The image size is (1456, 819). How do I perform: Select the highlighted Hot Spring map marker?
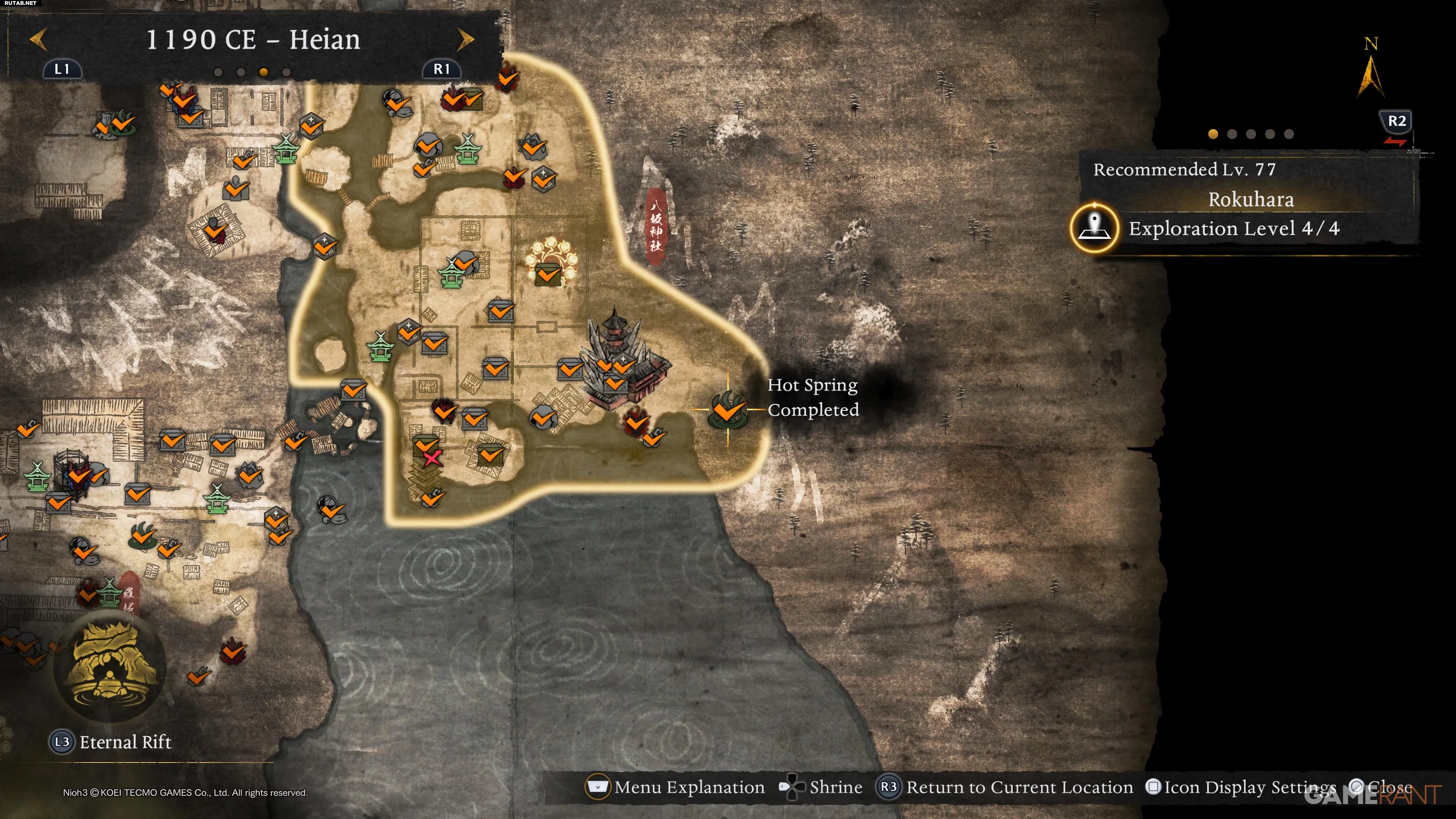point(728,409)
